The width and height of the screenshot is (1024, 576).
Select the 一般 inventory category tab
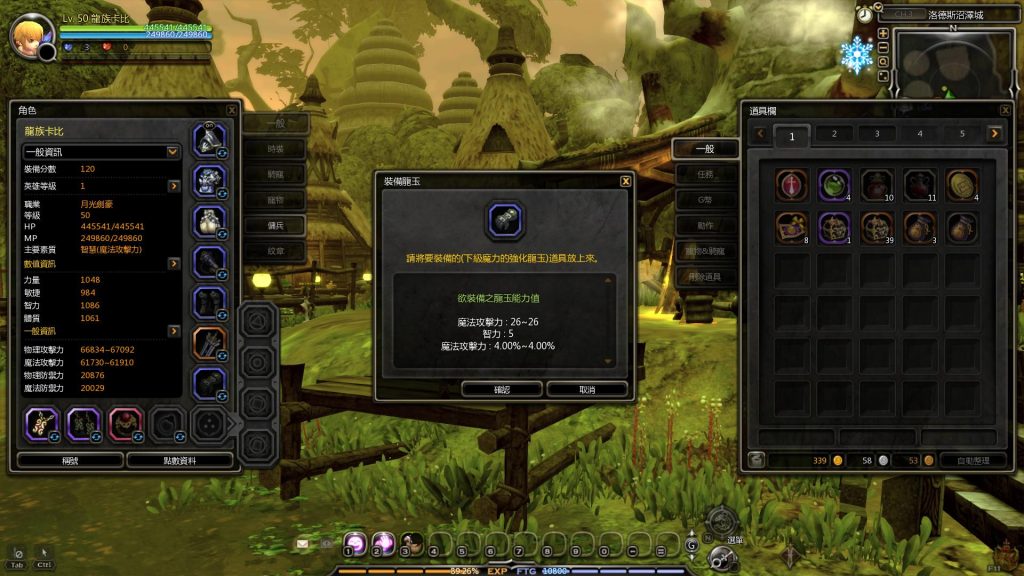[x=705, y=149]
